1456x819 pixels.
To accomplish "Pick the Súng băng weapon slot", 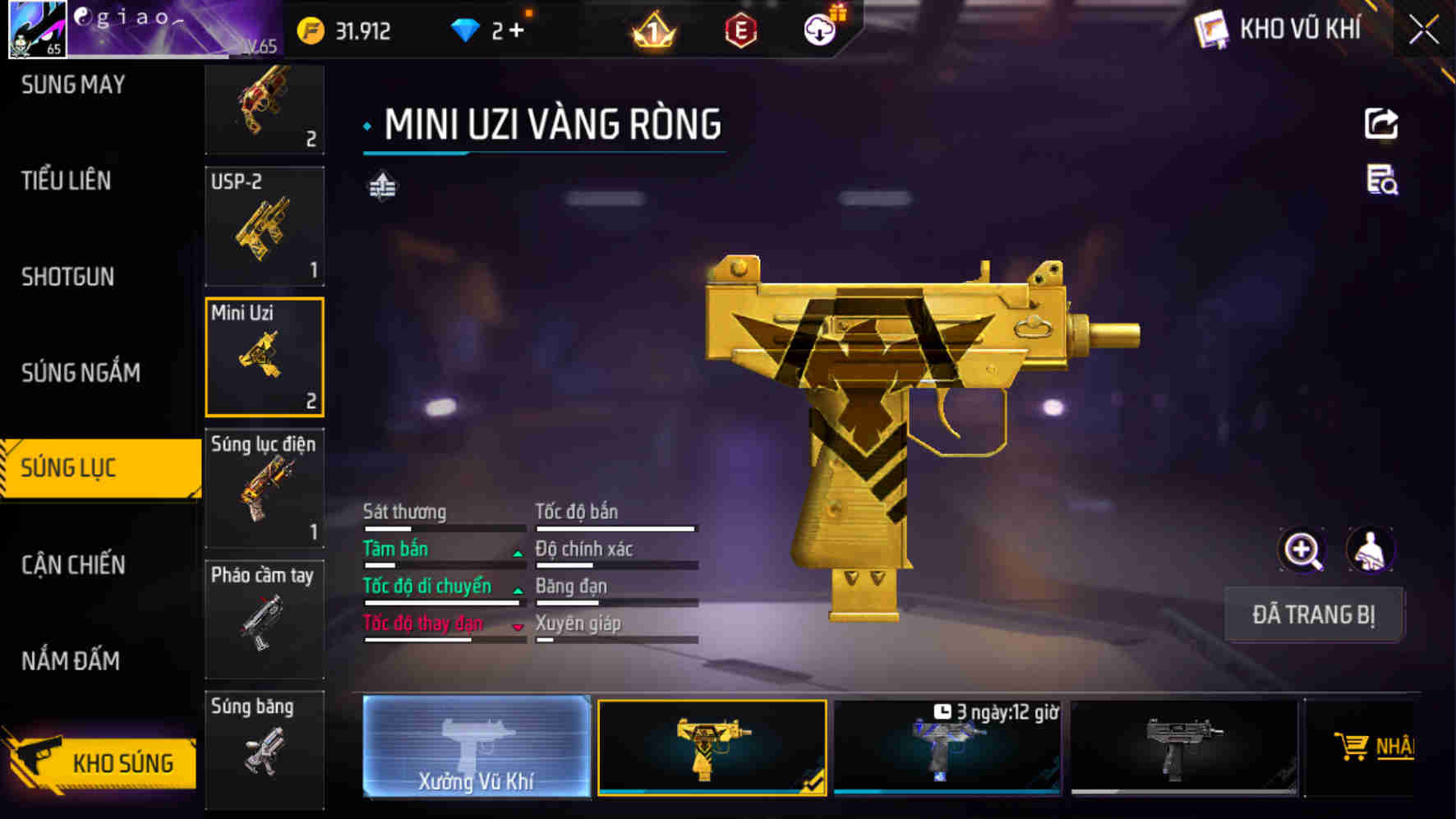I will (x=264, y=748).
